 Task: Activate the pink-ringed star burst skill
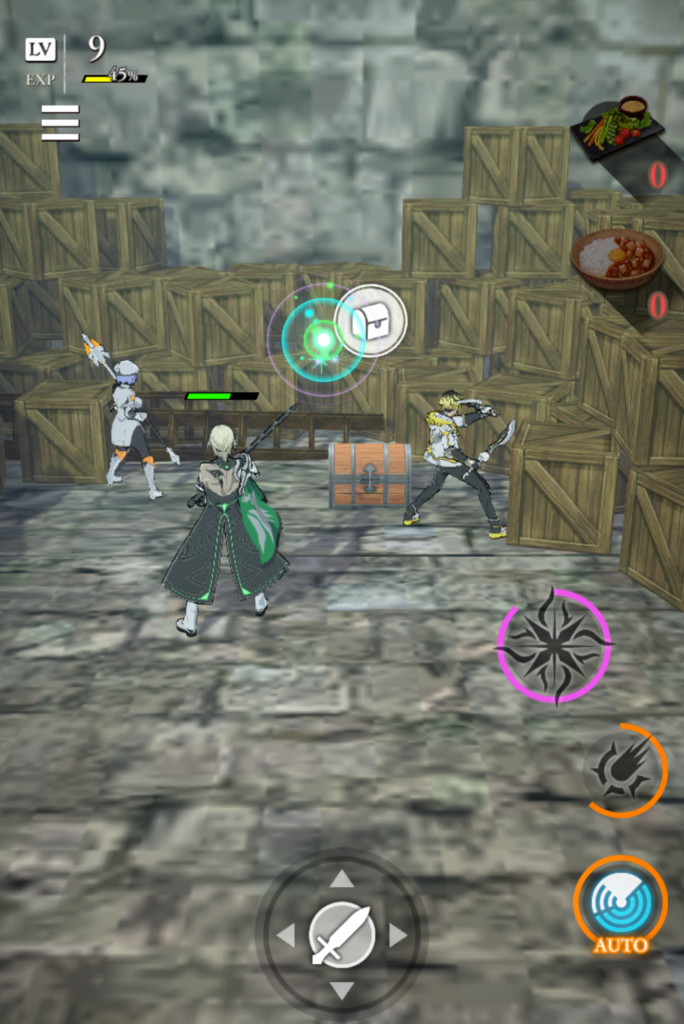click(x=553, y=646)
